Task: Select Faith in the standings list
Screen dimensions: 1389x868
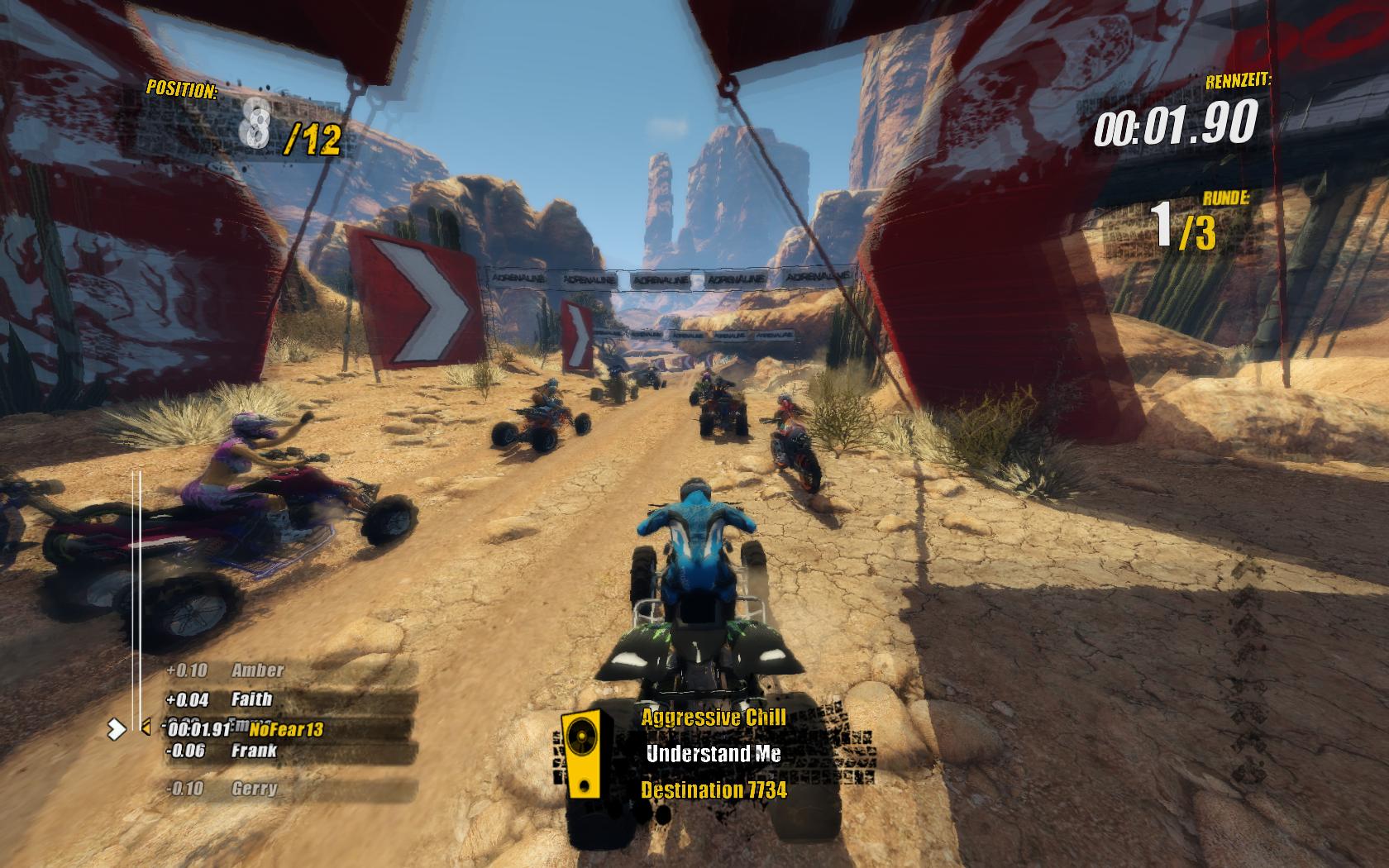Action: [251, 699]
